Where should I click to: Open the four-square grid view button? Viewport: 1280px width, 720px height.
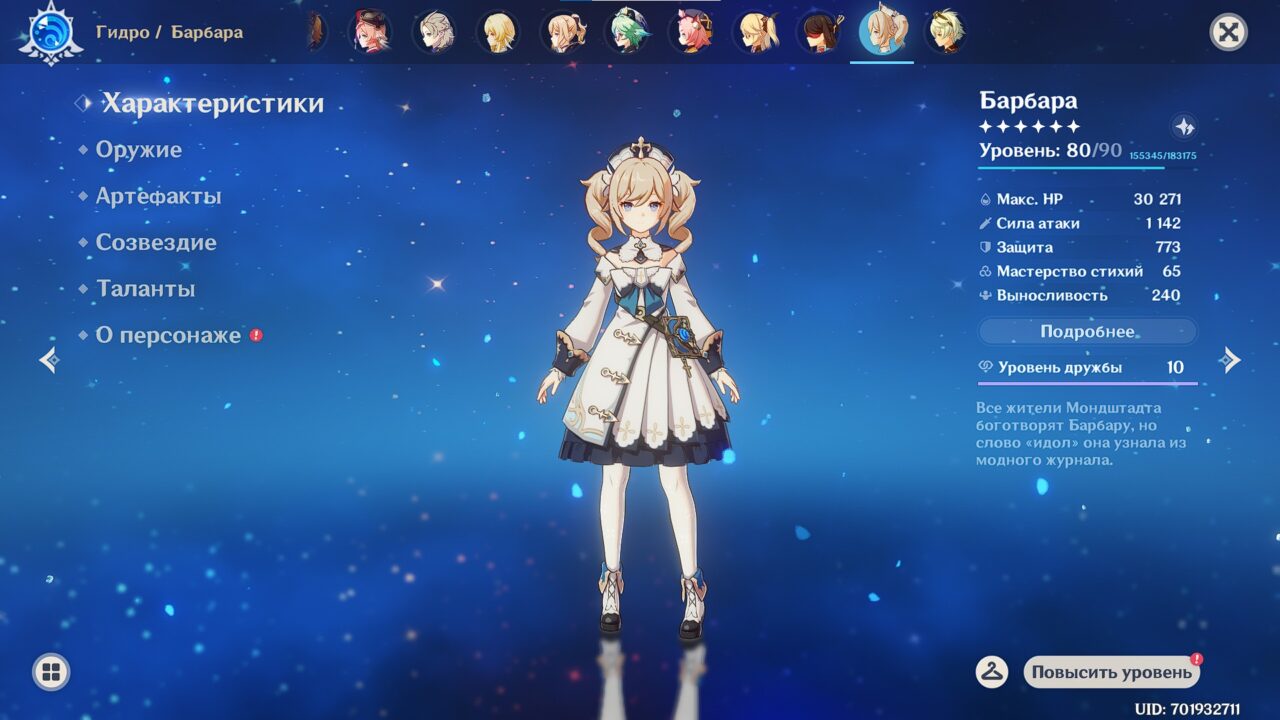[51, 671]
